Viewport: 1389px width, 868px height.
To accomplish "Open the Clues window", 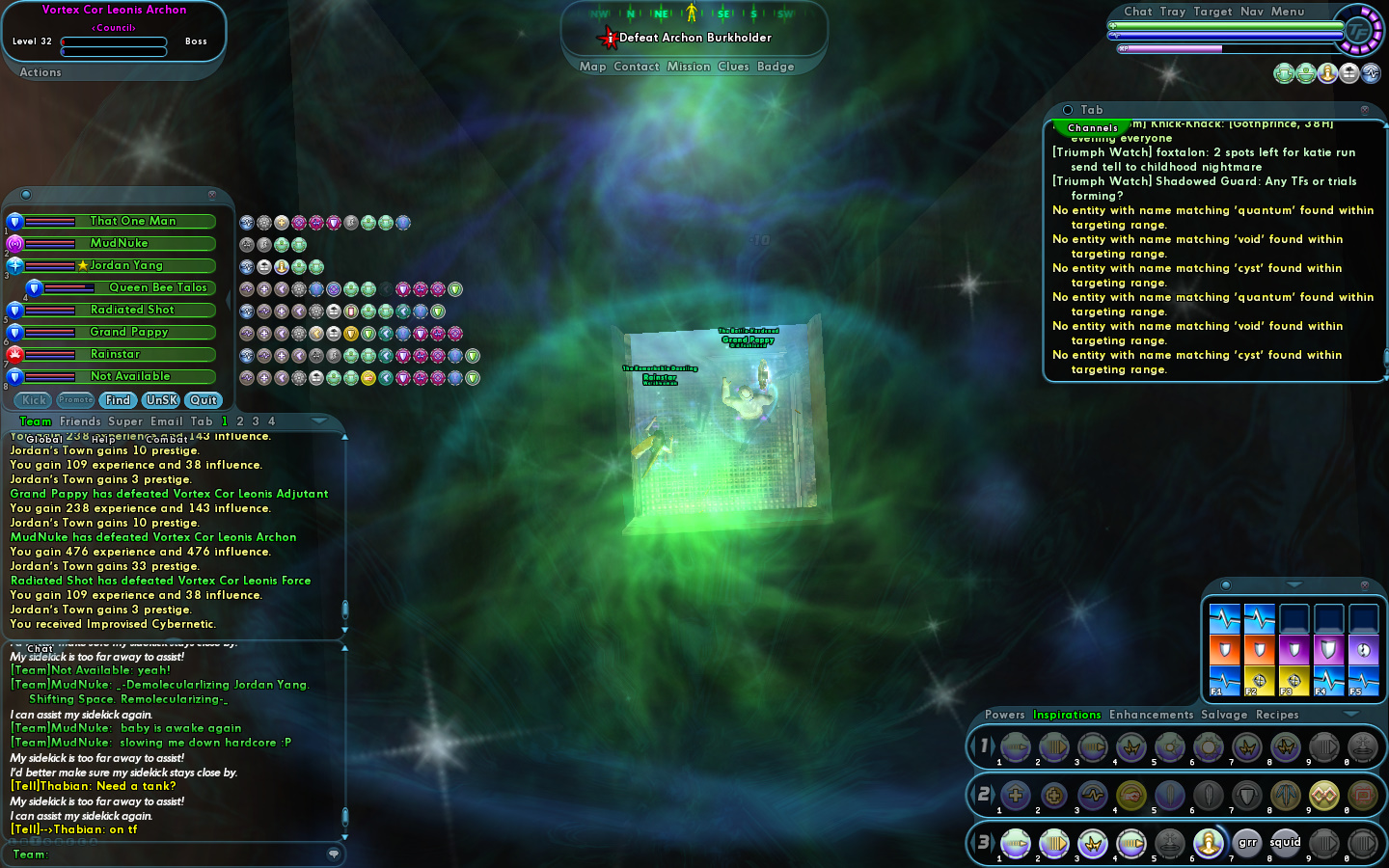I will (733, 67).
